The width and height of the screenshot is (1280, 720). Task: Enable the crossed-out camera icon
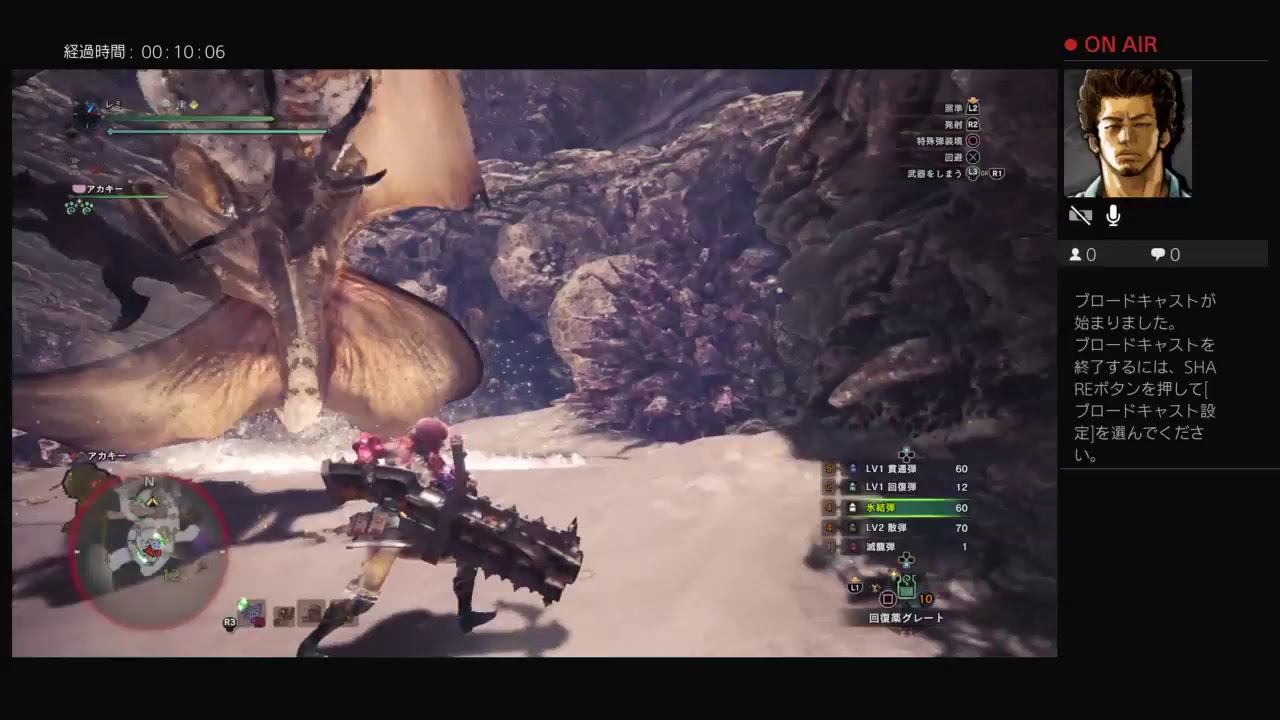[x=1080, y=214]
